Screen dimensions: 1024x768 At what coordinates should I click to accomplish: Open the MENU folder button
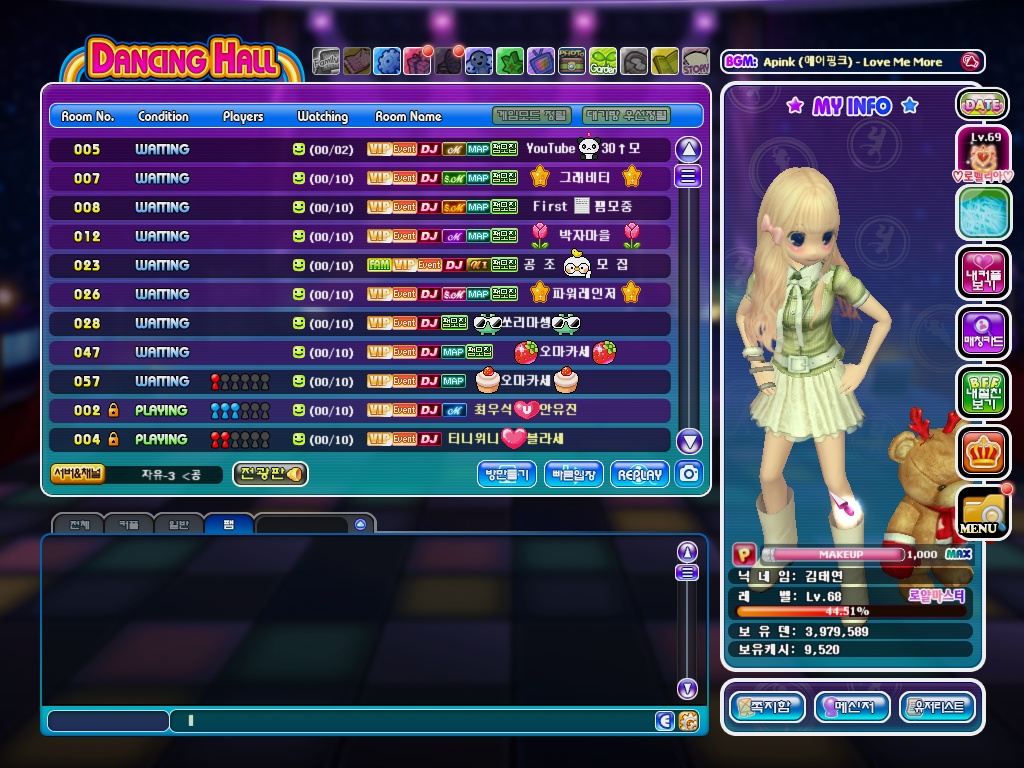click(x=982, y=512)
